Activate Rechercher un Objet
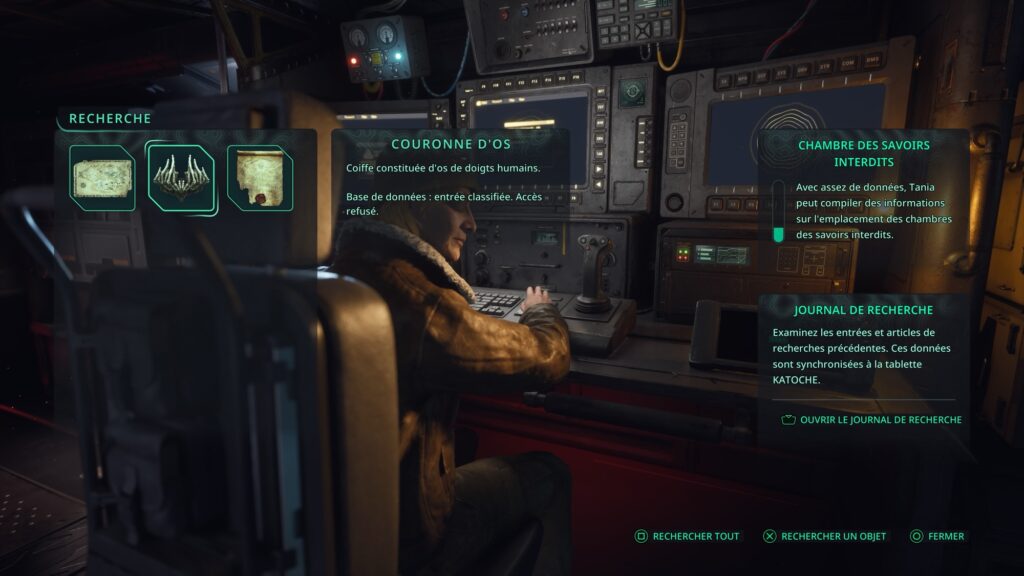This screenshot has height=576, width=1024. pos(824,536)
